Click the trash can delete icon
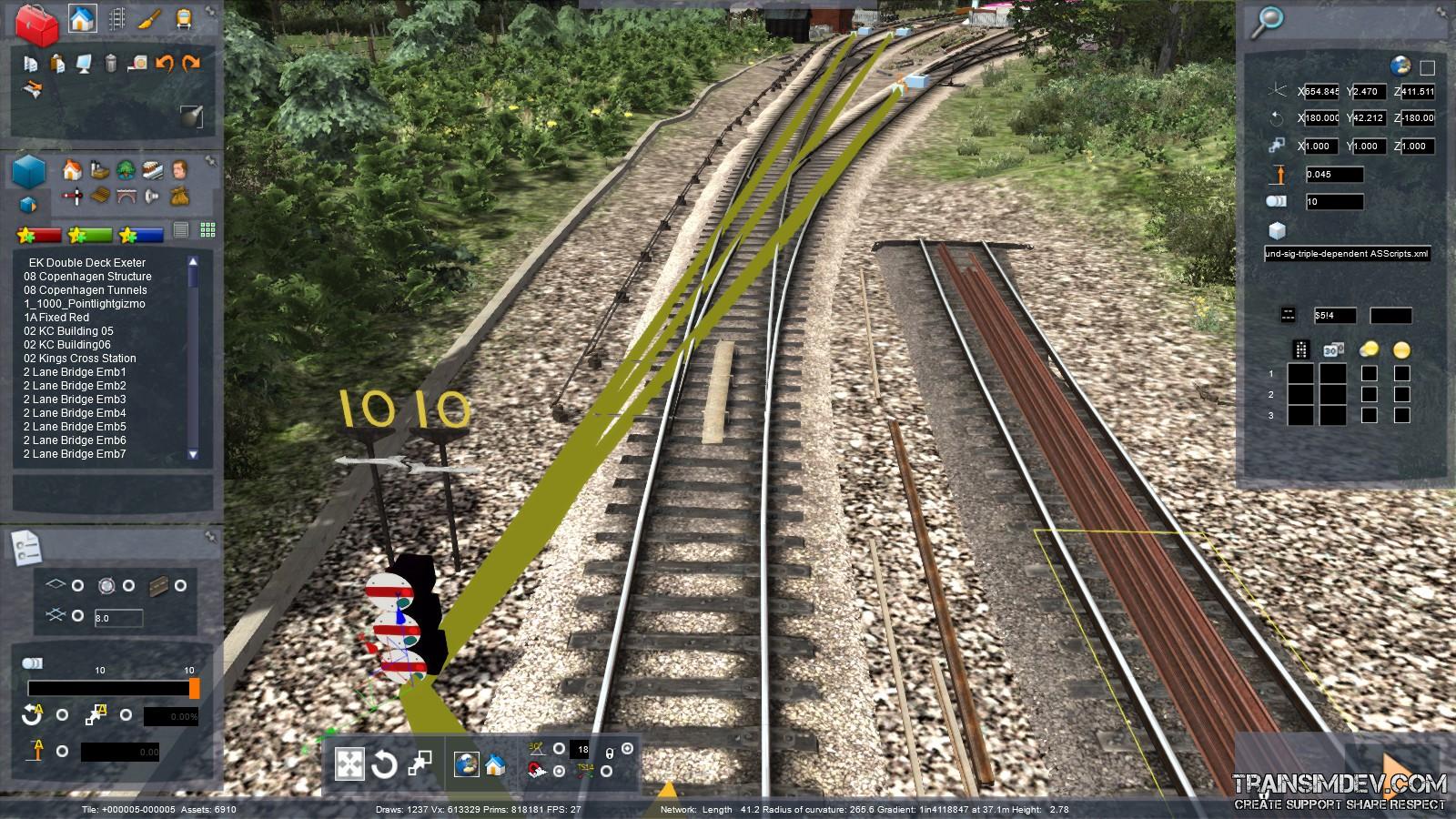Screen dimensions: 1456x819 [111, 64]
